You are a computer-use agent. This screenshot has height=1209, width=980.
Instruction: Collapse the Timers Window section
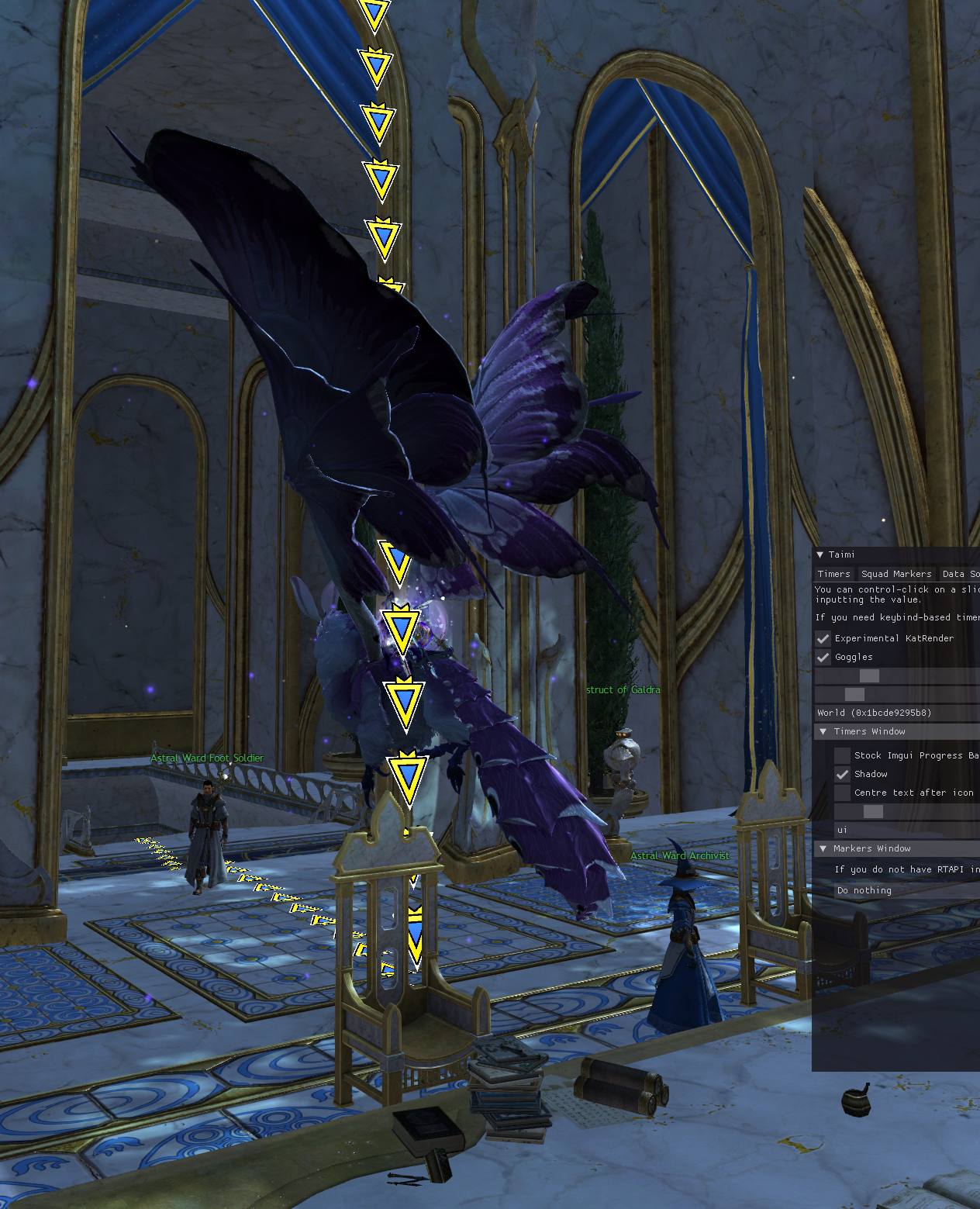point(823,731)
